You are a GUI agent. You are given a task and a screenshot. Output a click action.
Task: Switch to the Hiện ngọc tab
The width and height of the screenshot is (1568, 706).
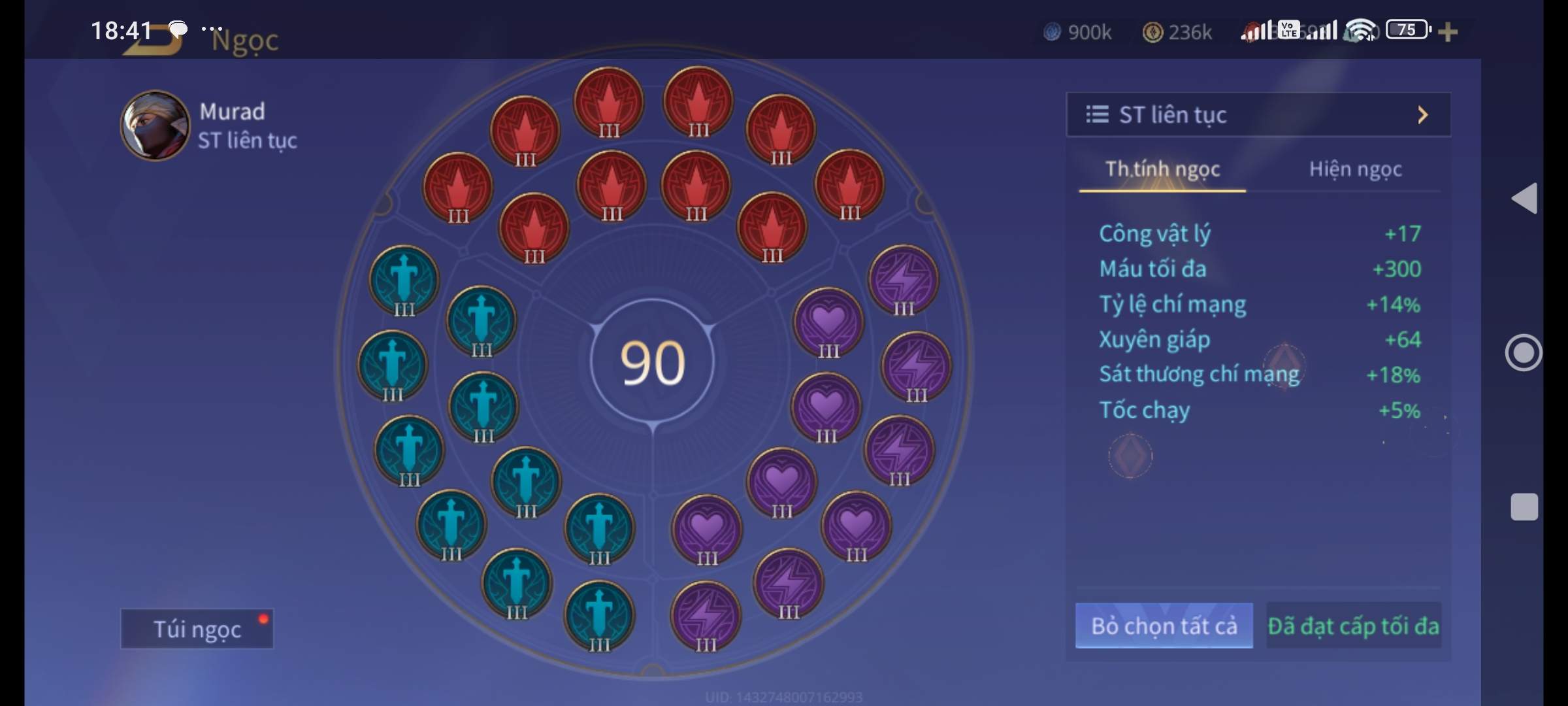(x=1355, y=169)
